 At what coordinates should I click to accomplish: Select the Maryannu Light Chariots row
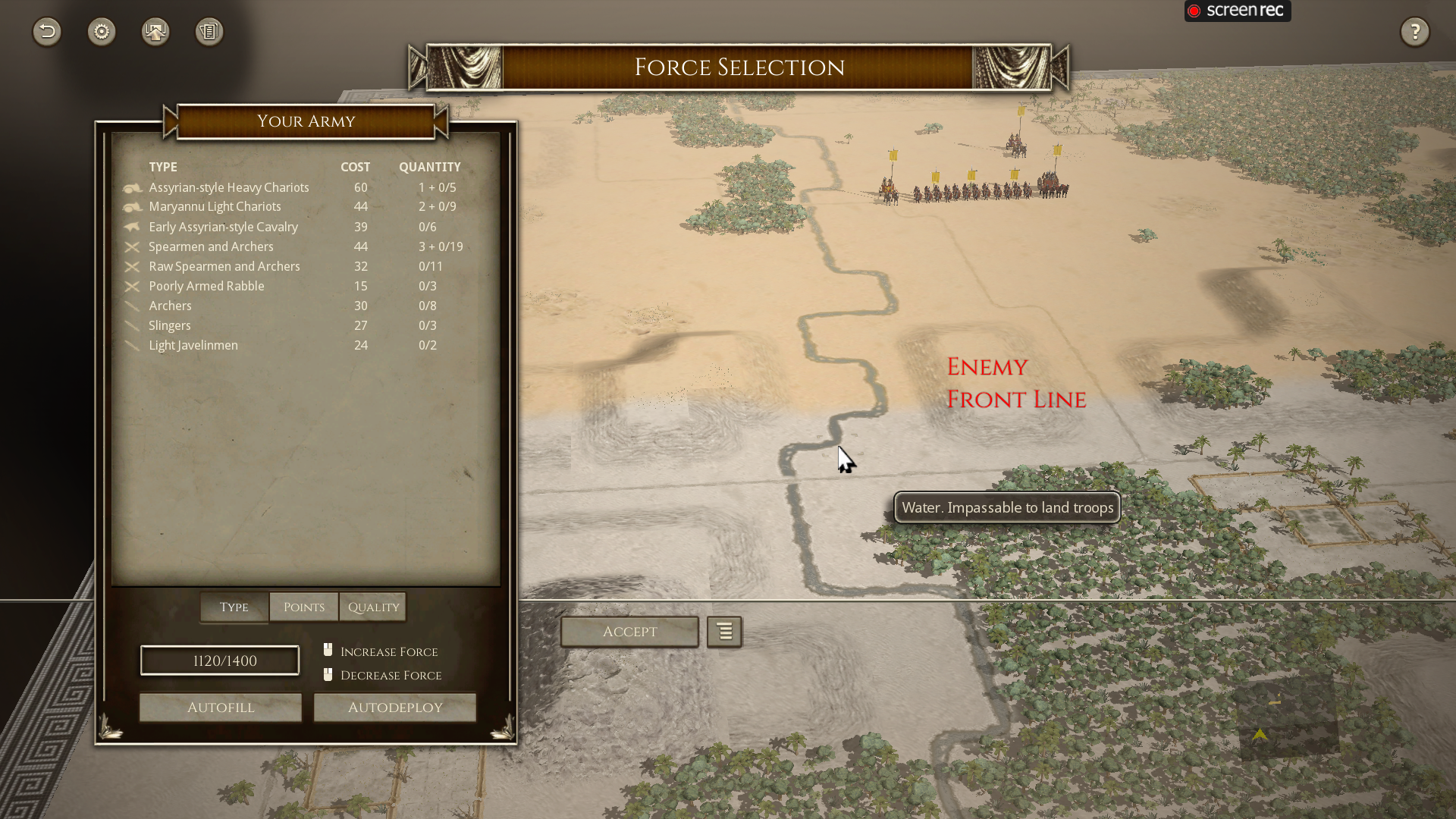point(215,206)
